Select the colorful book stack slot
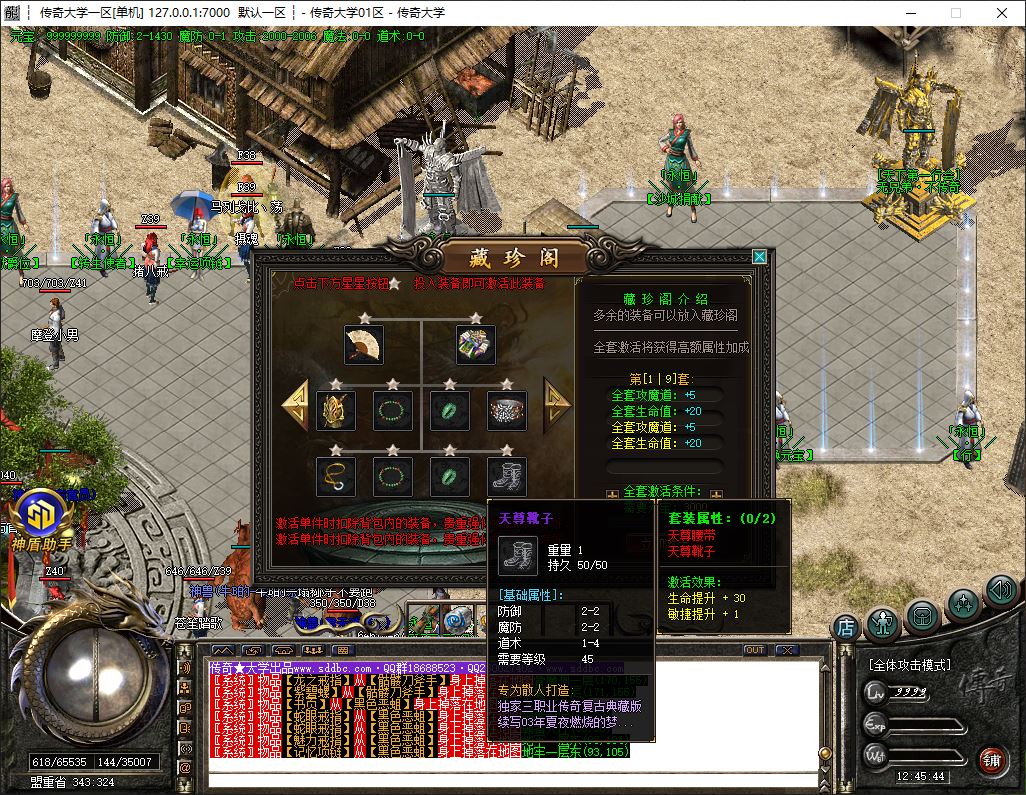1026x795 pixels. 476,344
